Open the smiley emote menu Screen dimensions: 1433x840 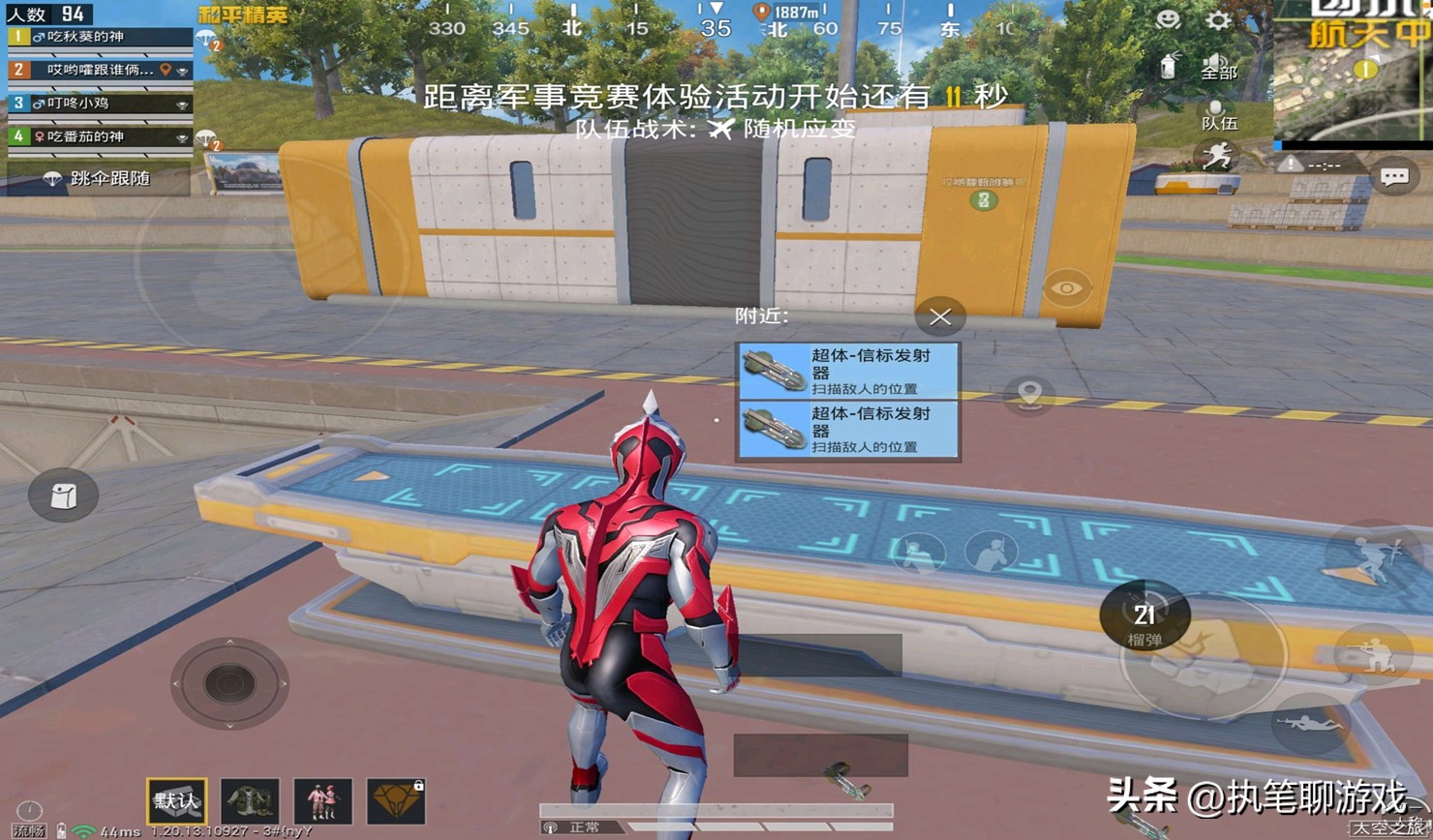point(1169,20)
